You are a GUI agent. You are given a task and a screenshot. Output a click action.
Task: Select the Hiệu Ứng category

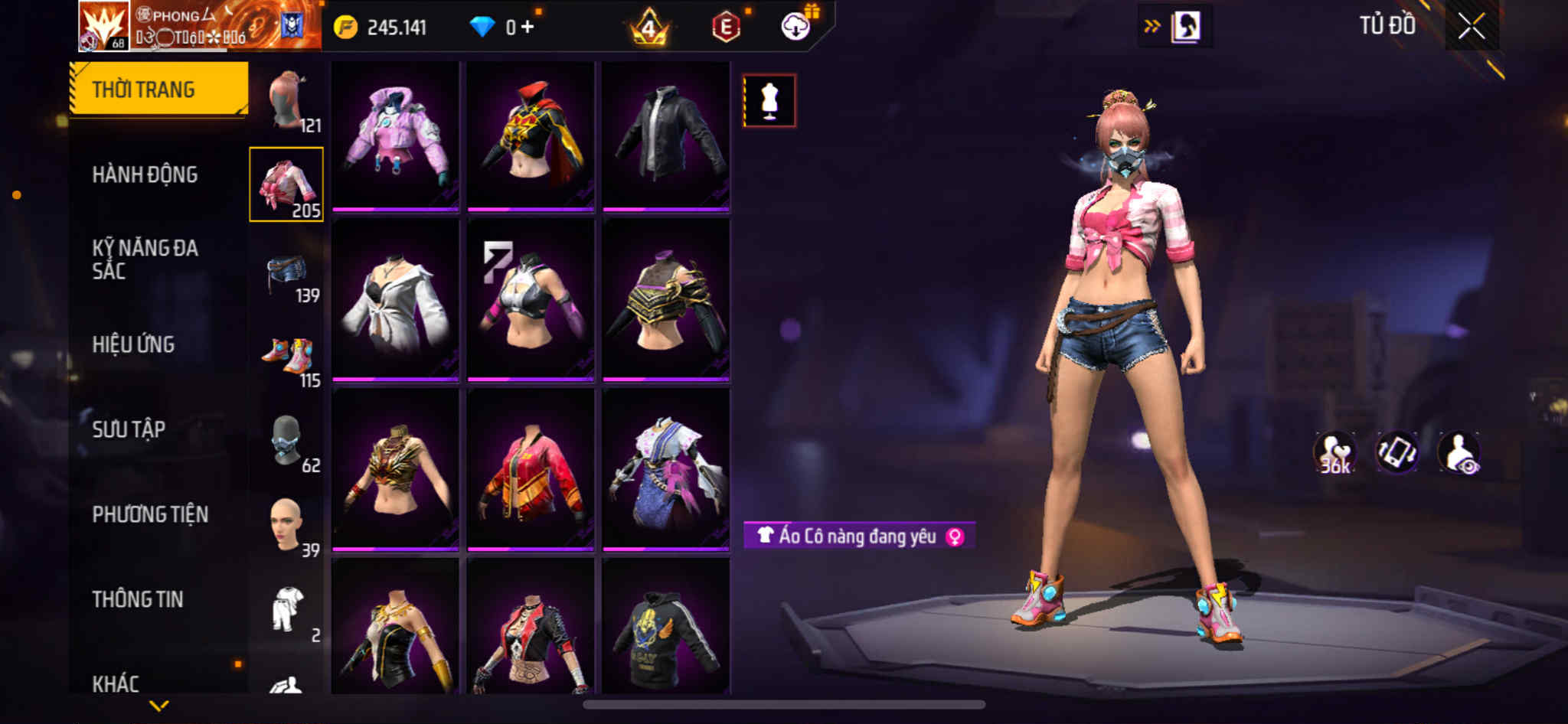pos(133,344)
